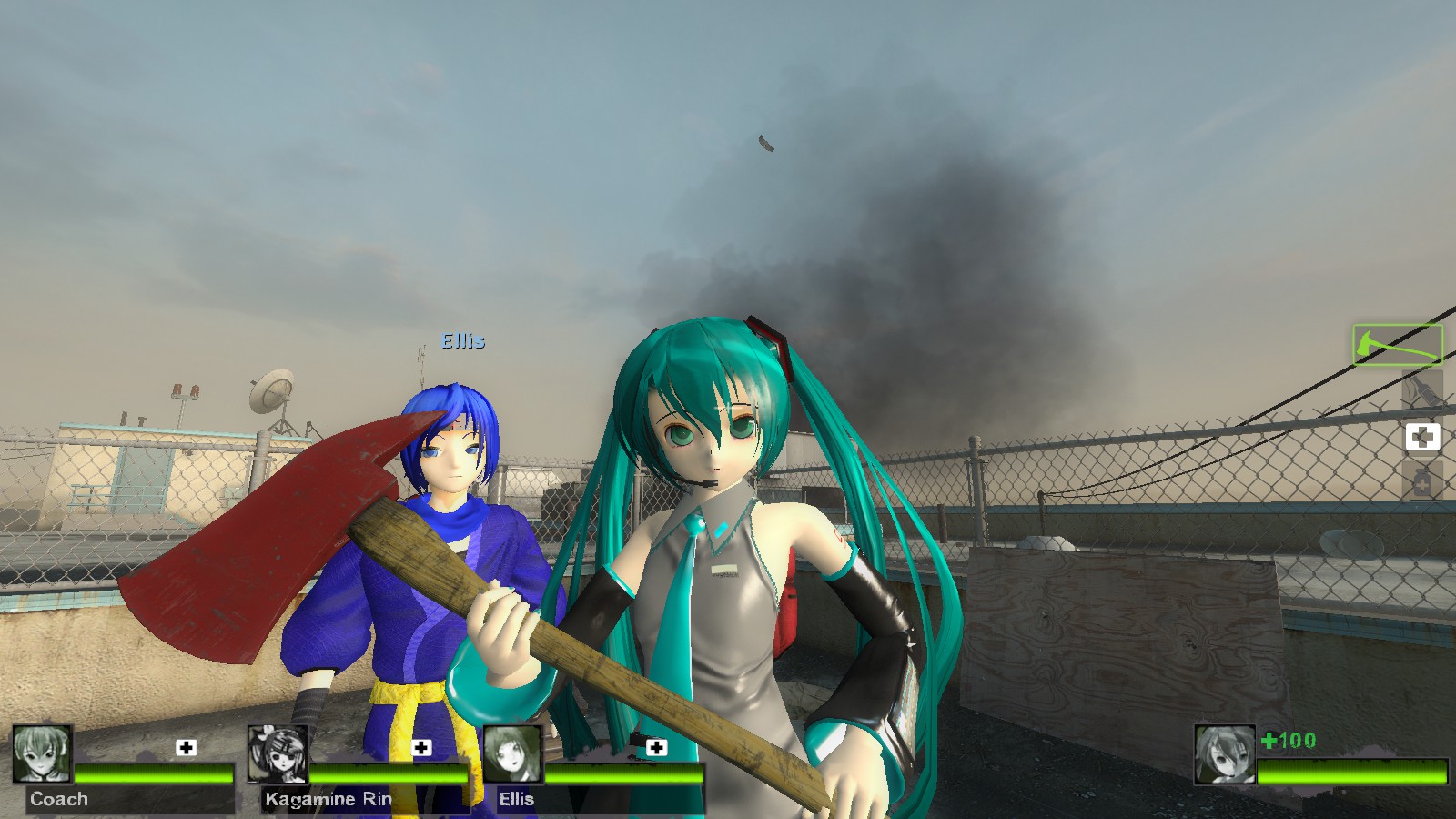This screenshot has height=819, width=1456.
Task: Select the first aid kit slot
Action: (x=1422, y=437)
